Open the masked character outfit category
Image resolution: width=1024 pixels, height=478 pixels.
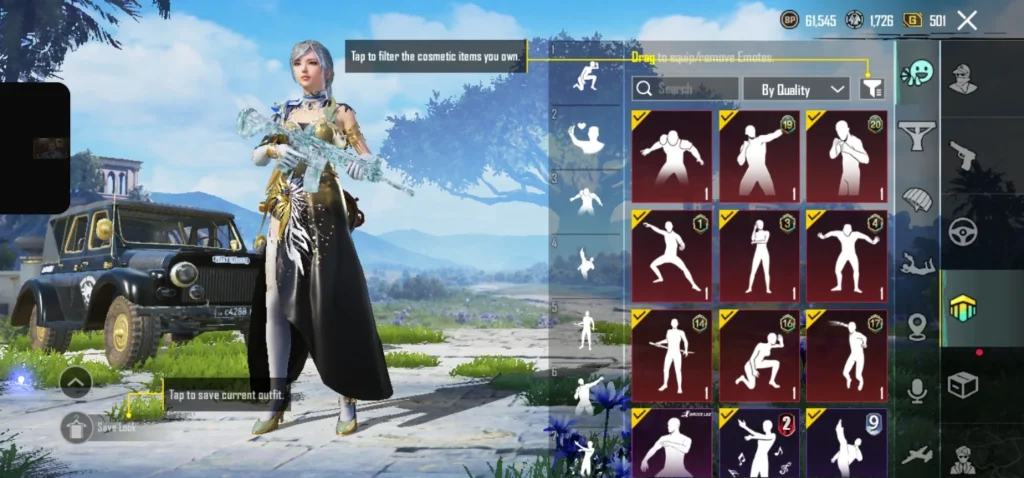963,77
